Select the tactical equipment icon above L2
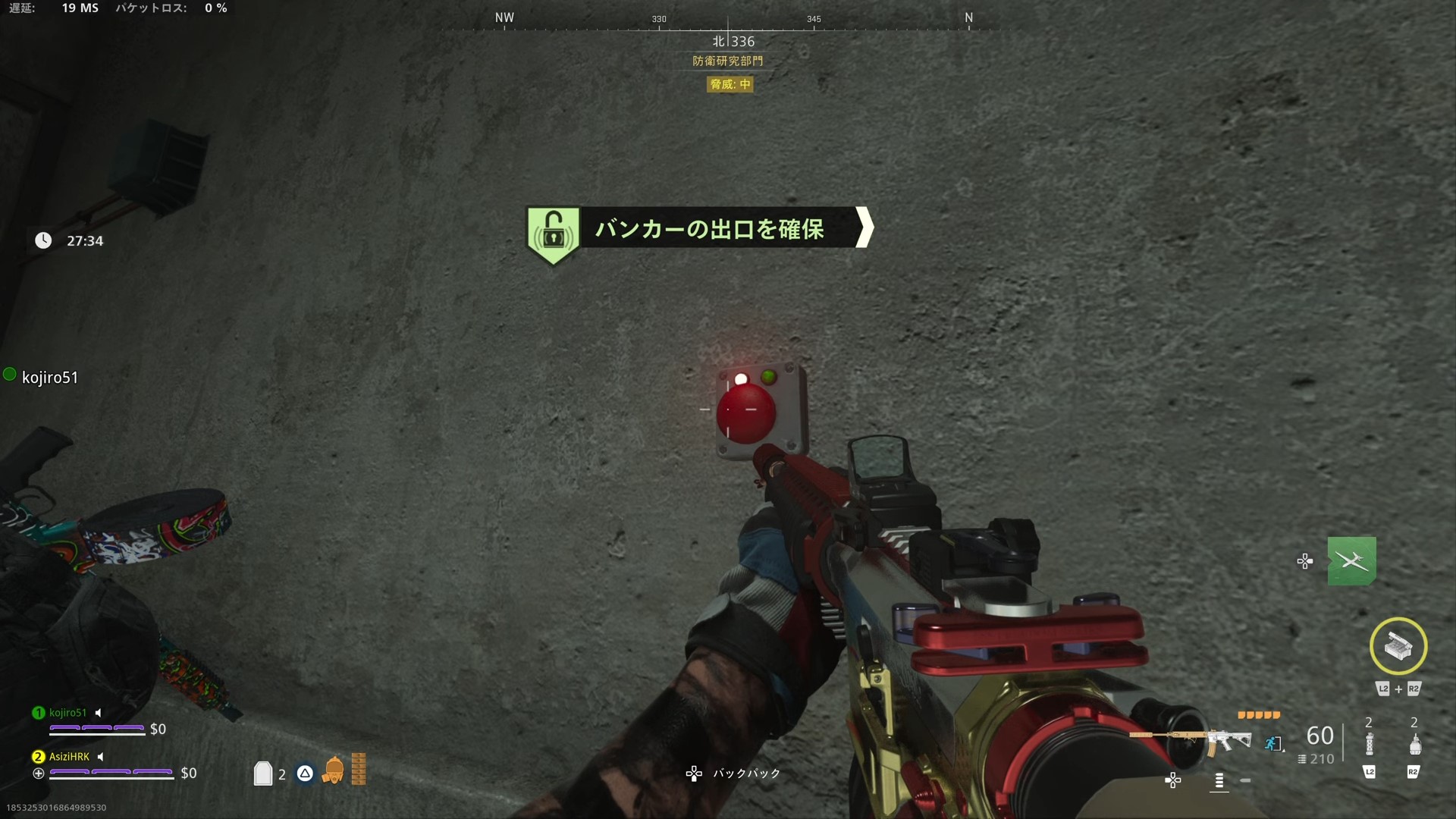 (1370, 744)
